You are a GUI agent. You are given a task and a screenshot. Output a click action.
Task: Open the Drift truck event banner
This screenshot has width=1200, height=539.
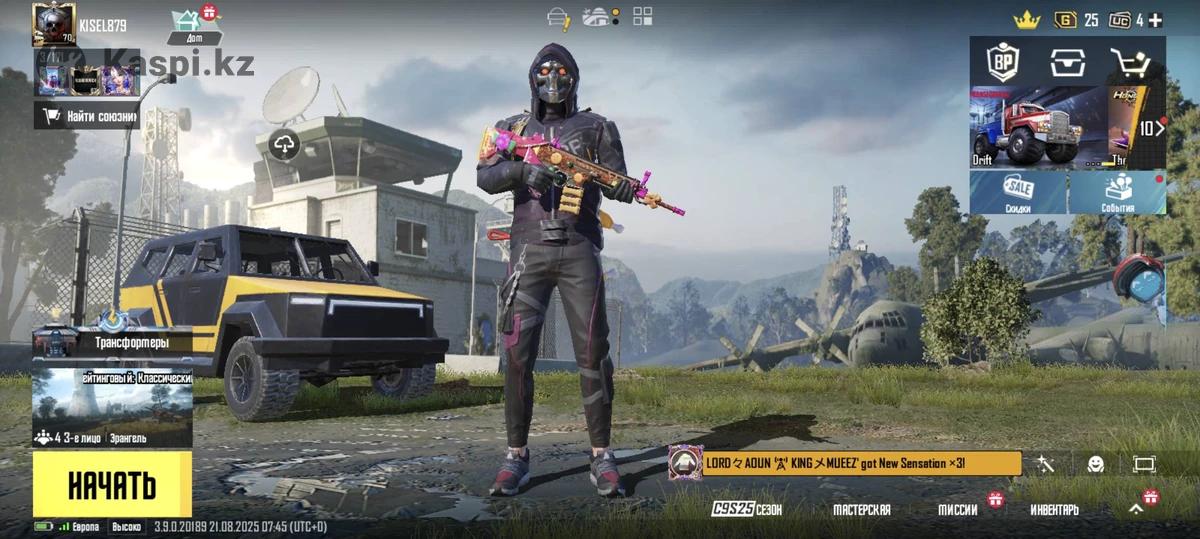pos(1036,127)
